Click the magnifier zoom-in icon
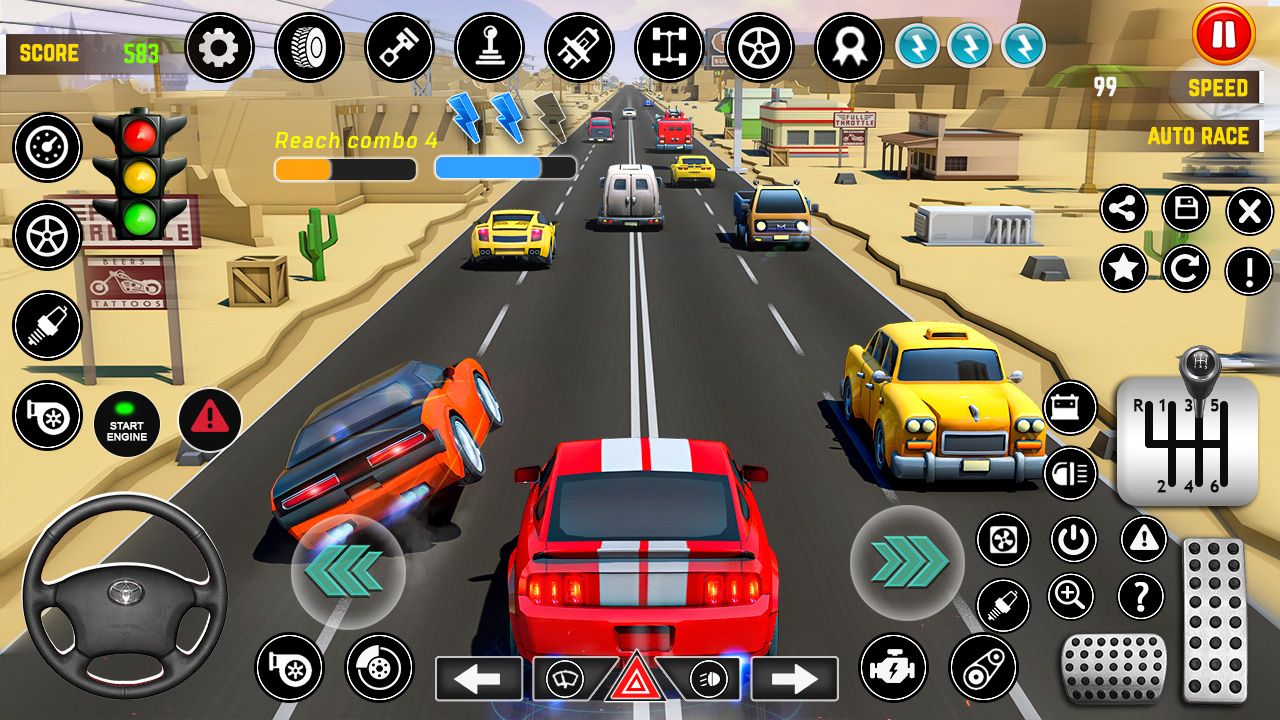 point(1071,597)
